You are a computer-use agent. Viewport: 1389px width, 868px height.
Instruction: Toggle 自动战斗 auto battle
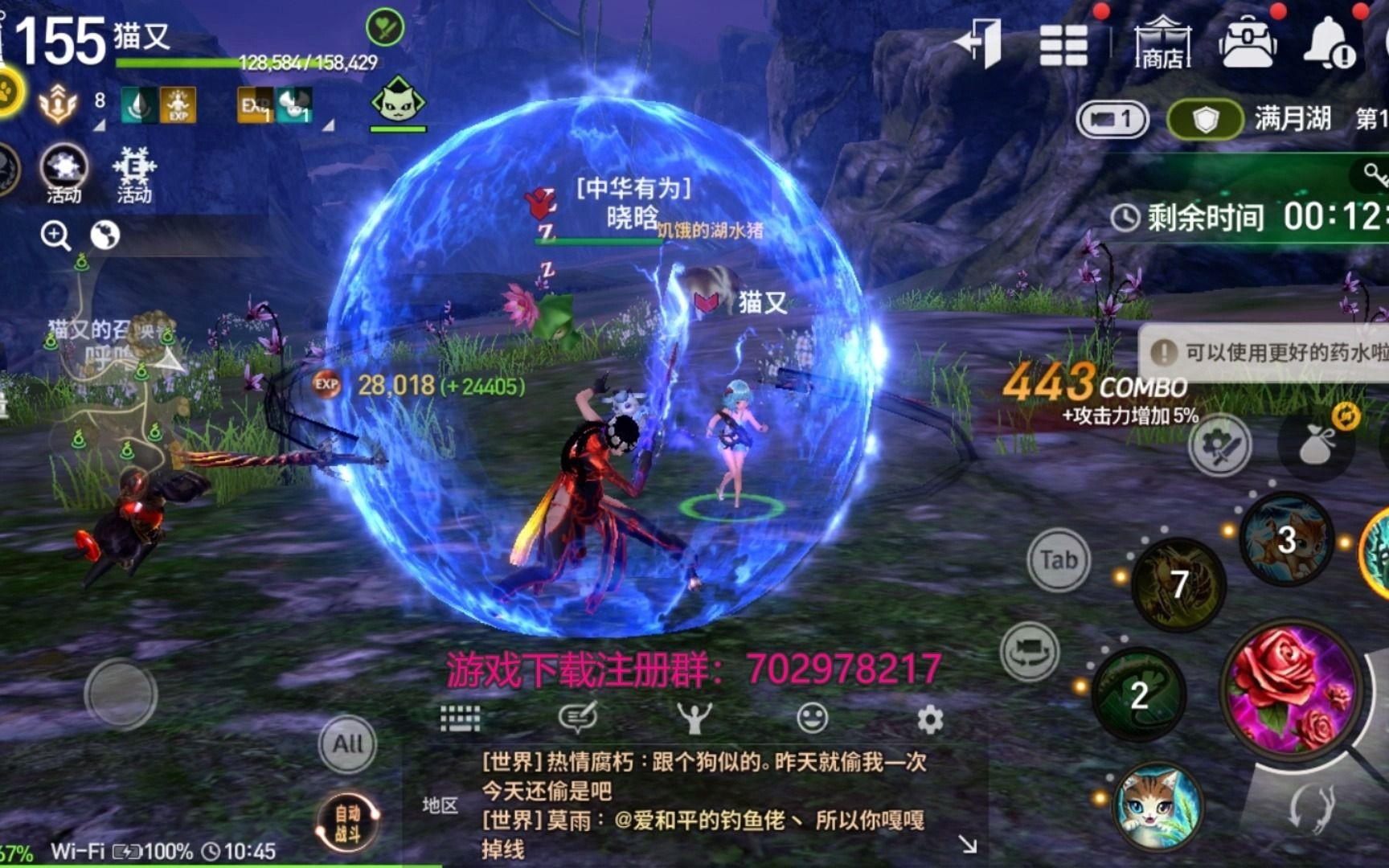click(348, 823)
